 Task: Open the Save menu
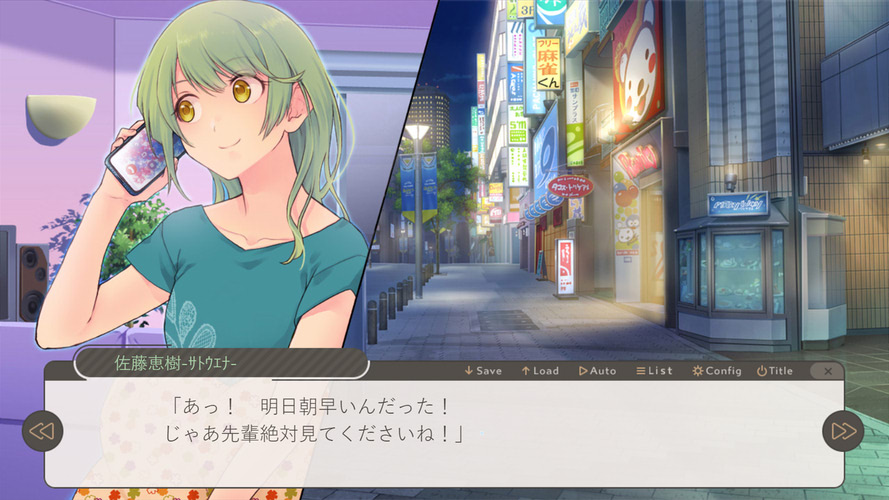coord(483,371)
